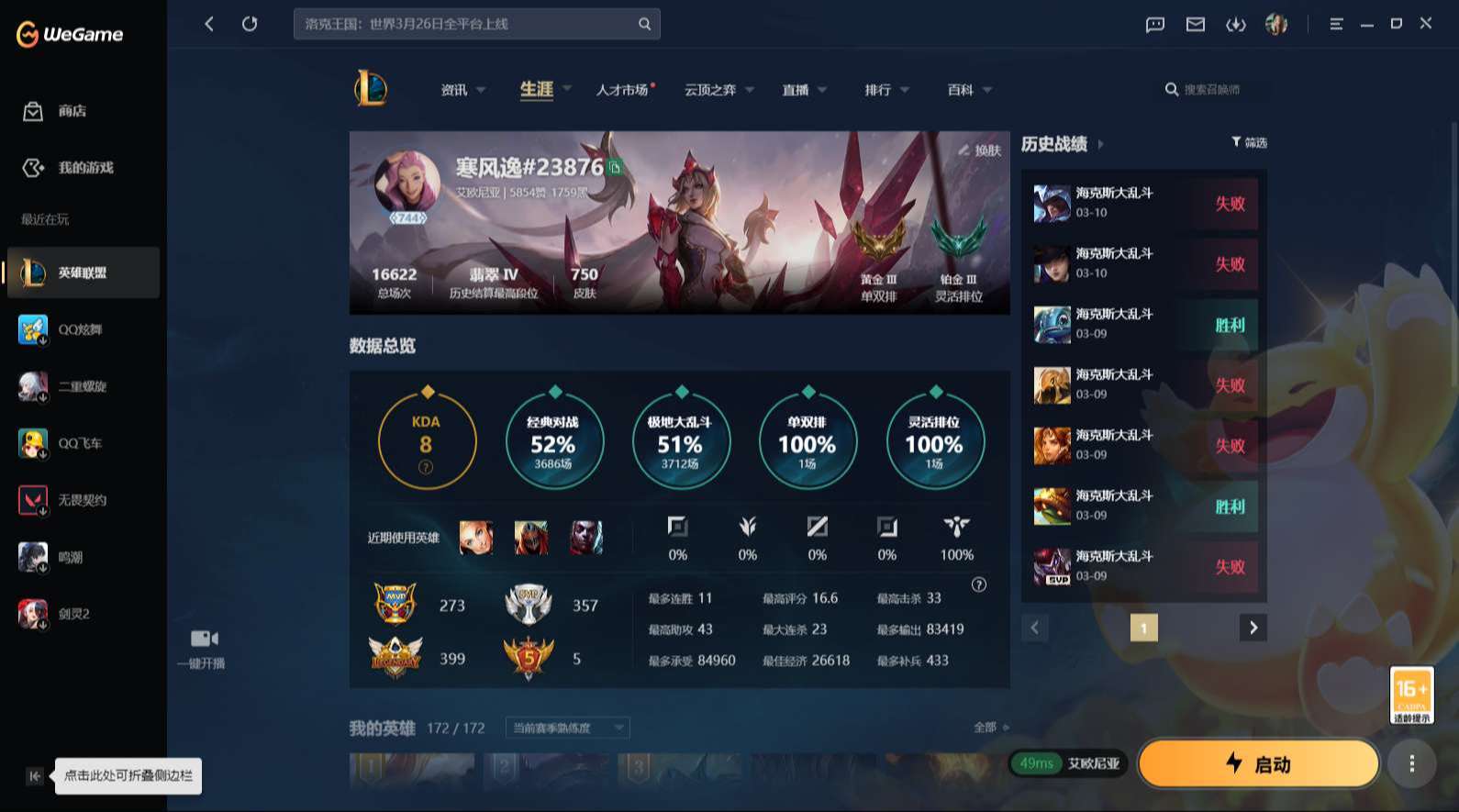
Task: Switch to the 生涯 tab
Action: point(536,89)
